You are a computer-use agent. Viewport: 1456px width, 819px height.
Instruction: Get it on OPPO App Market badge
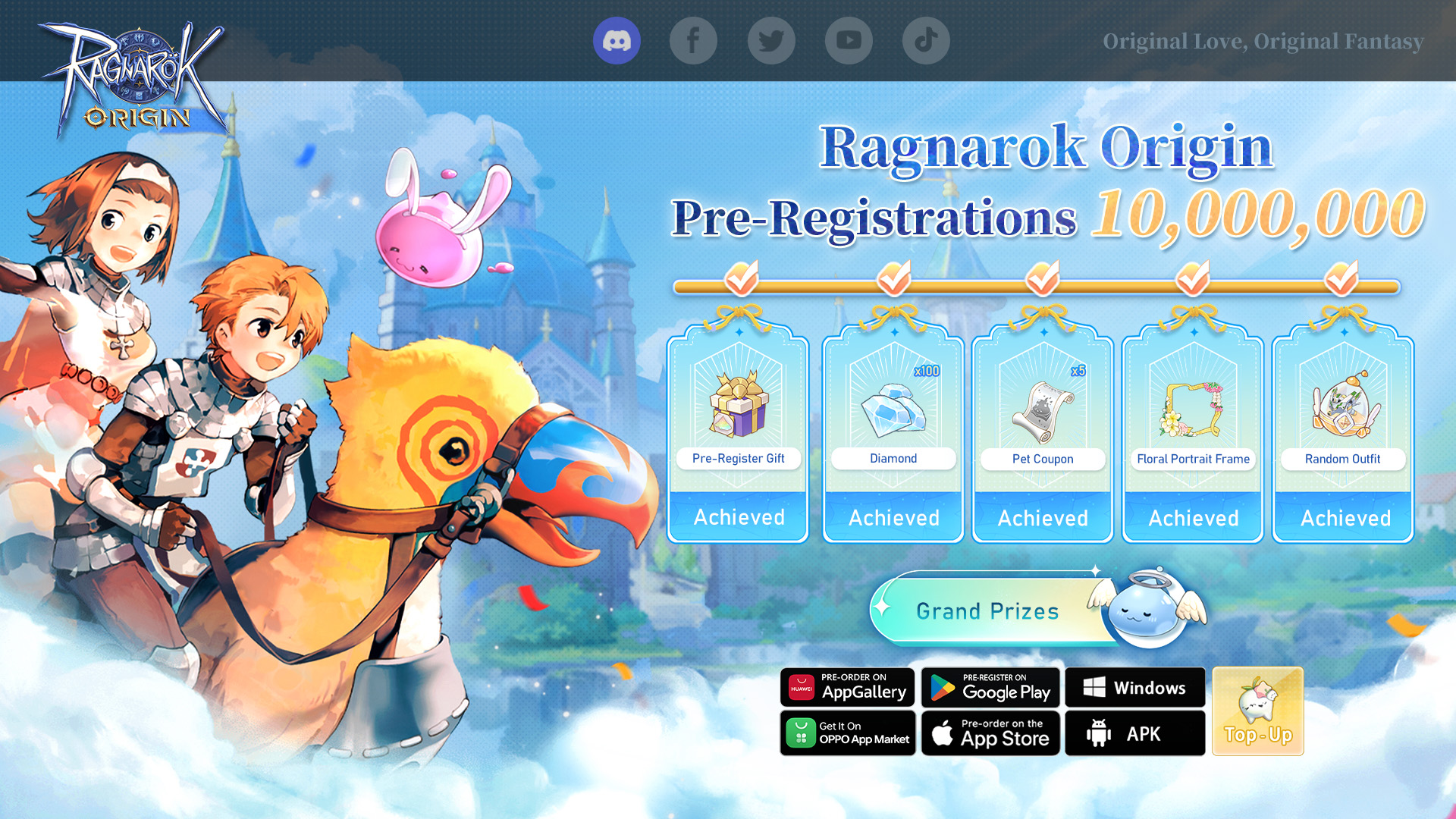(848, 733)
